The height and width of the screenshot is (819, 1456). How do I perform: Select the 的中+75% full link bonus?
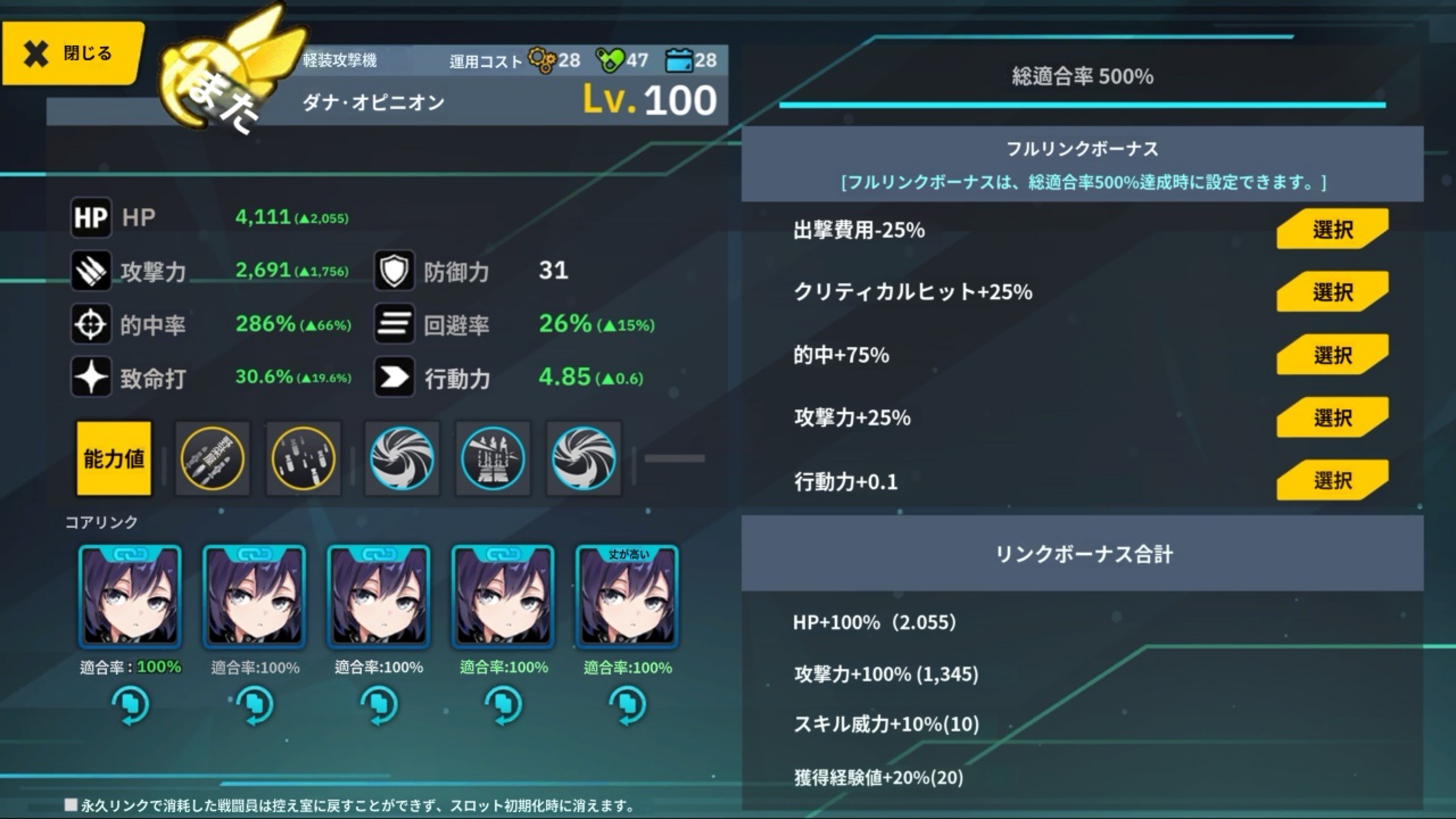[1331, 355]
